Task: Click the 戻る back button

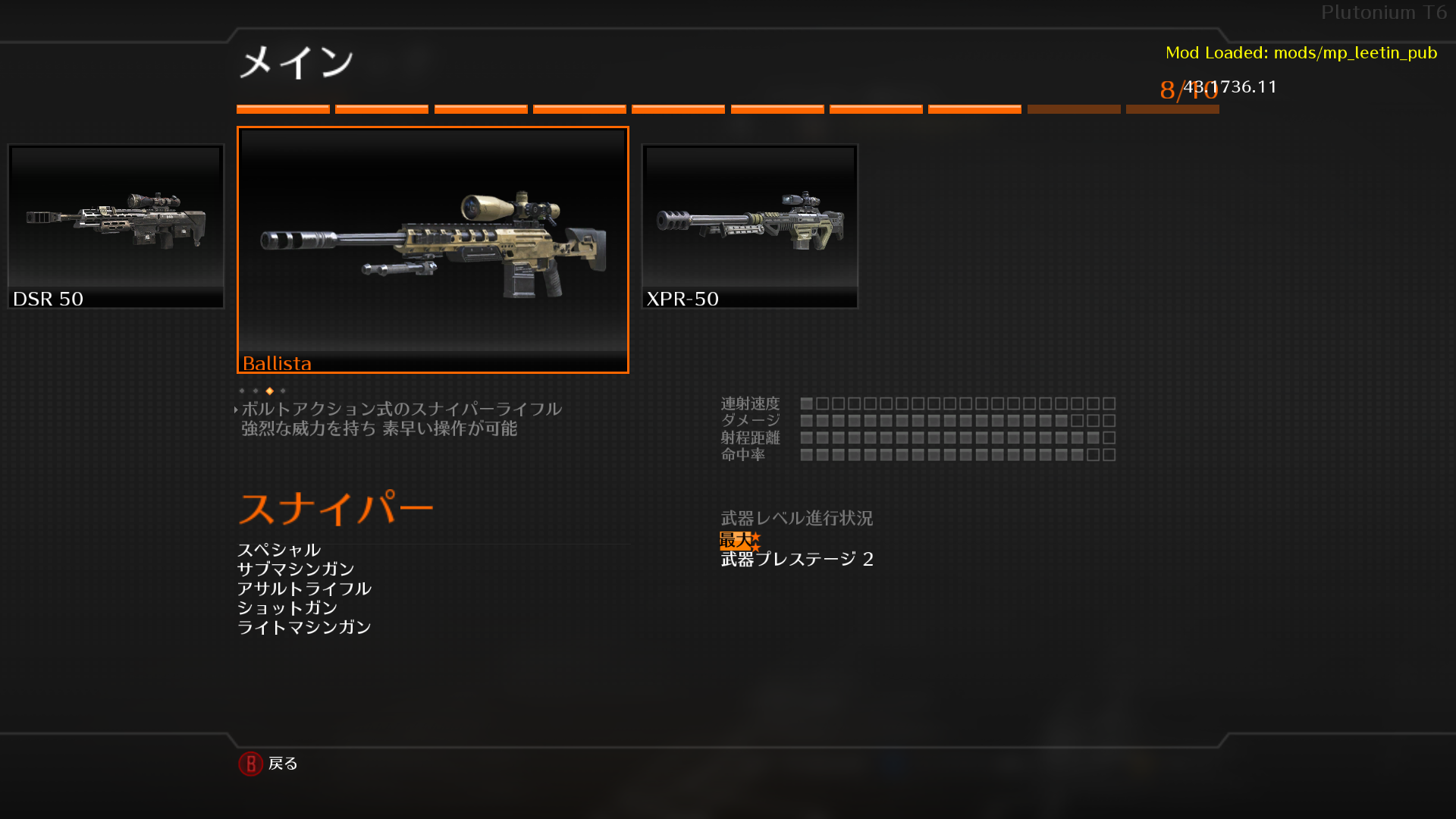Action: pos(269,764)
